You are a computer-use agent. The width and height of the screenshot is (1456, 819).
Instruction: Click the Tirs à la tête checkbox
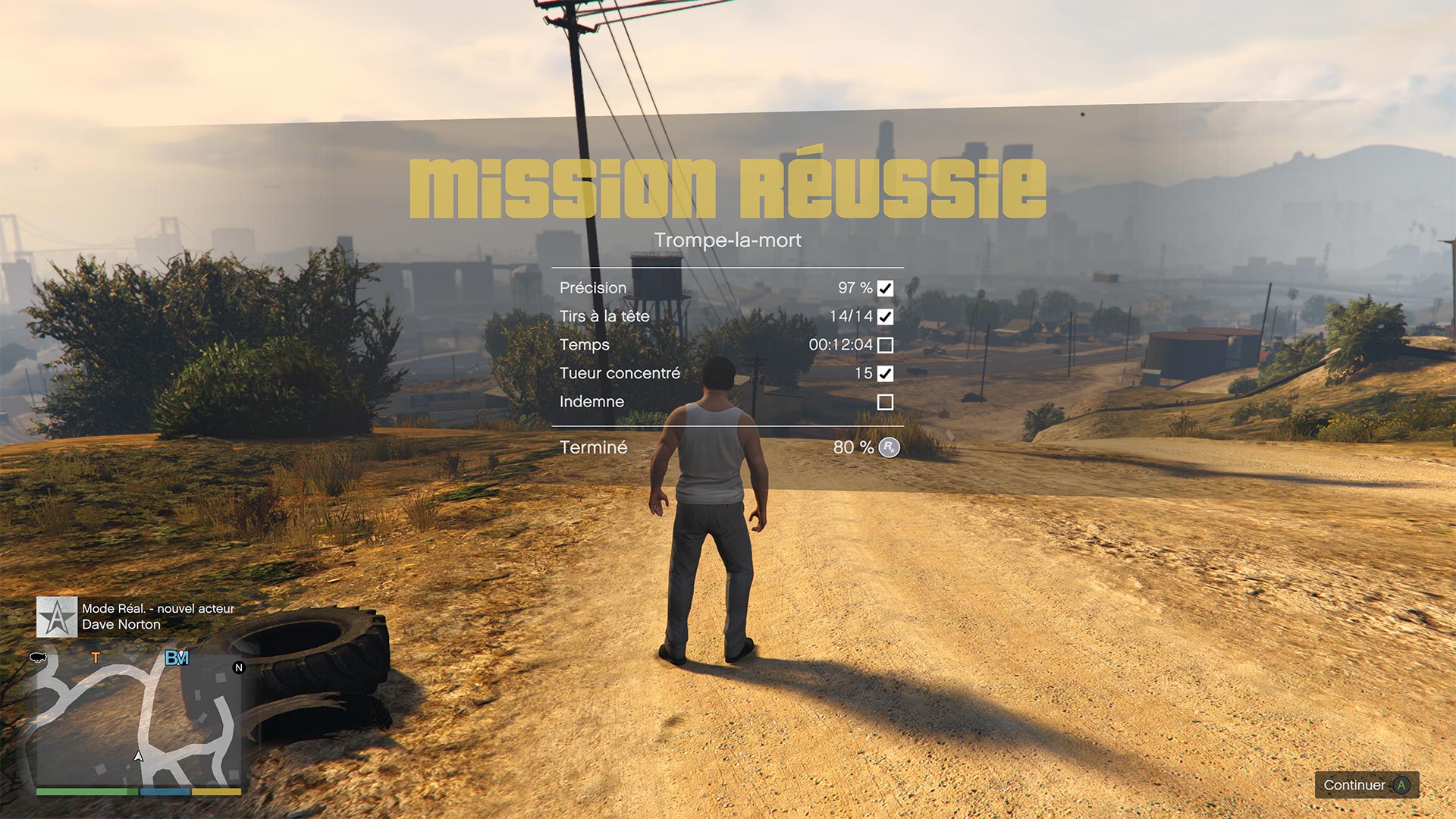[x=885, y=317]
